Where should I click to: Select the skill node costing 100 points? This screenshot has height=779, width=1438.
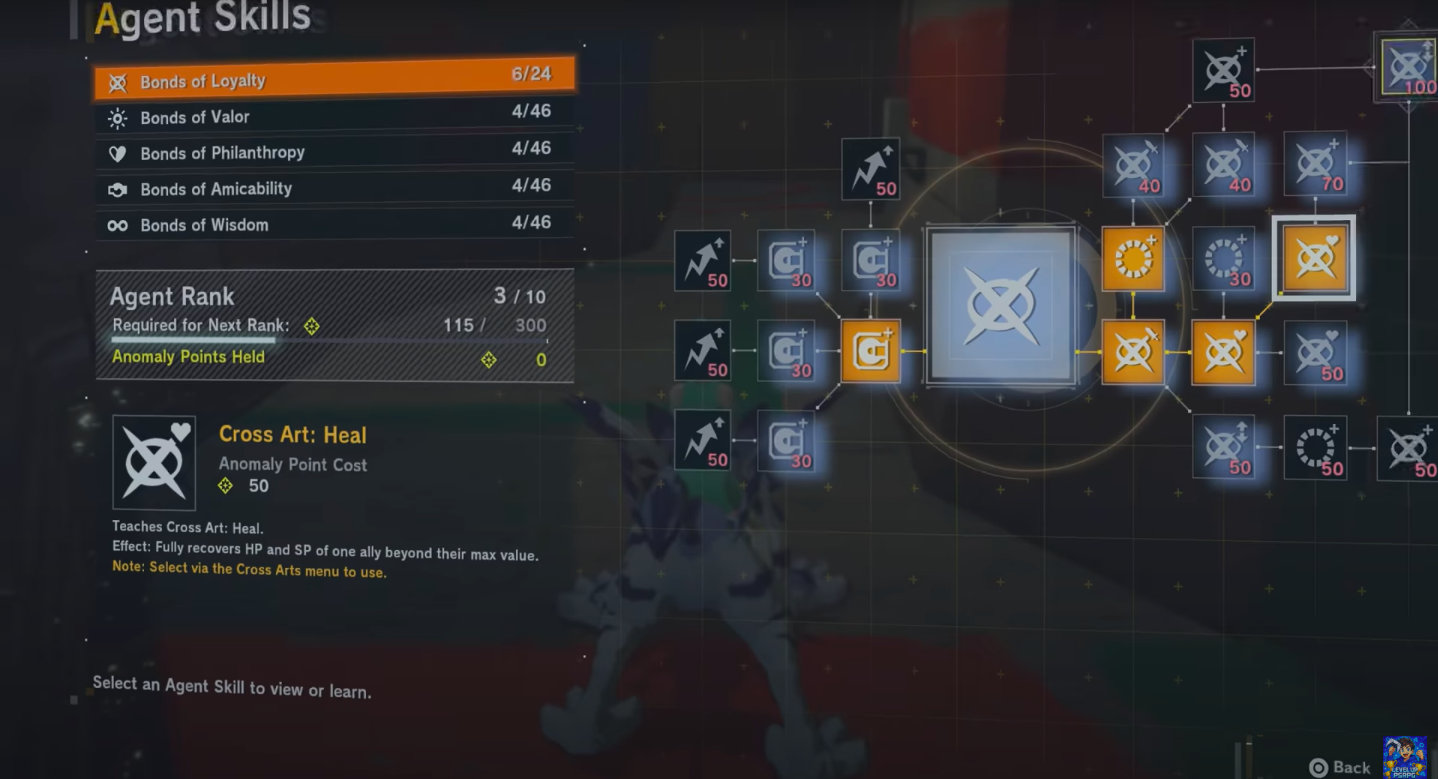pyautogui.click(x=1407, y=67)
